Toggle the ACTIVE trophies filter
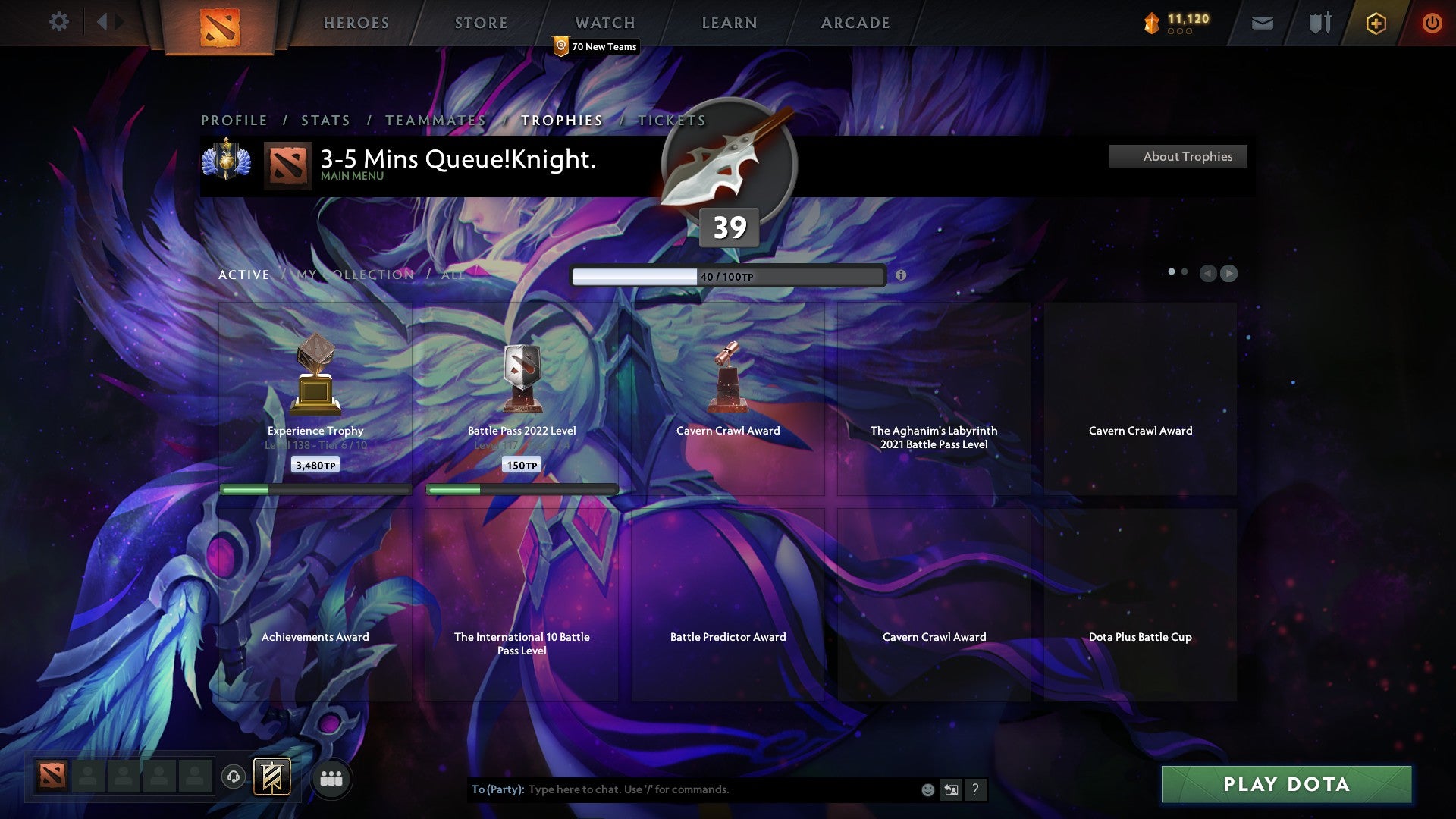 tap(244, 275)
